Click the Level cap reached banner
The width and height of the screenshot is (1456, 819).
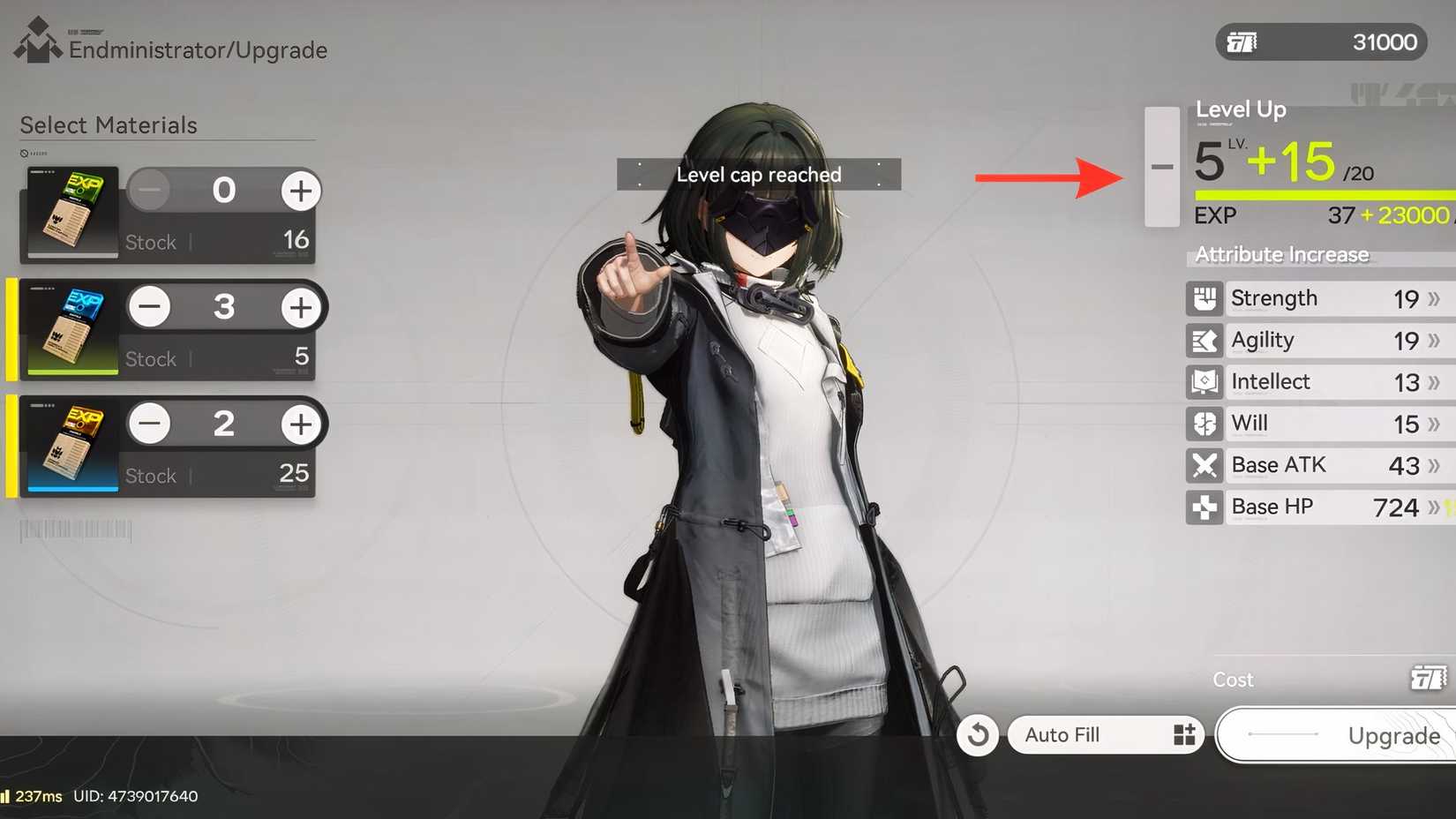[x=757, y=174]
